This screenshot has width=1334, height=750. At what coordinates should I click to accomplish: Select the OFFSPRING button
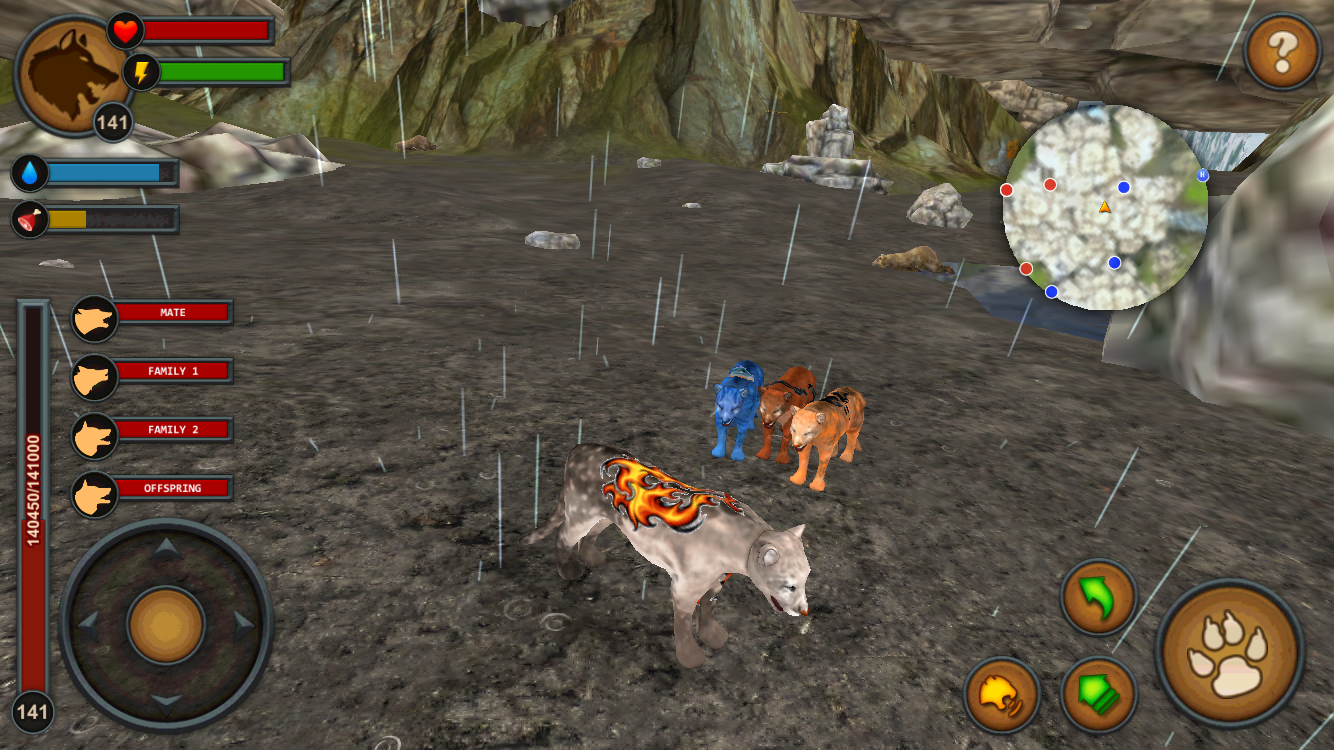[x=175, y=487]
